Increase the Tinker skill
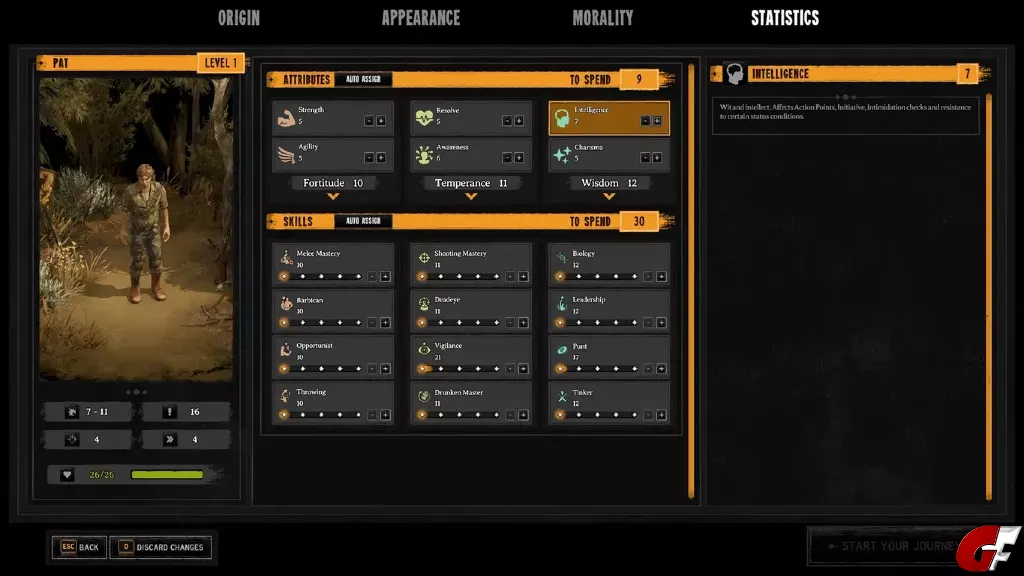The width and height of the screenshot is (1024, 576). [660, 414]
